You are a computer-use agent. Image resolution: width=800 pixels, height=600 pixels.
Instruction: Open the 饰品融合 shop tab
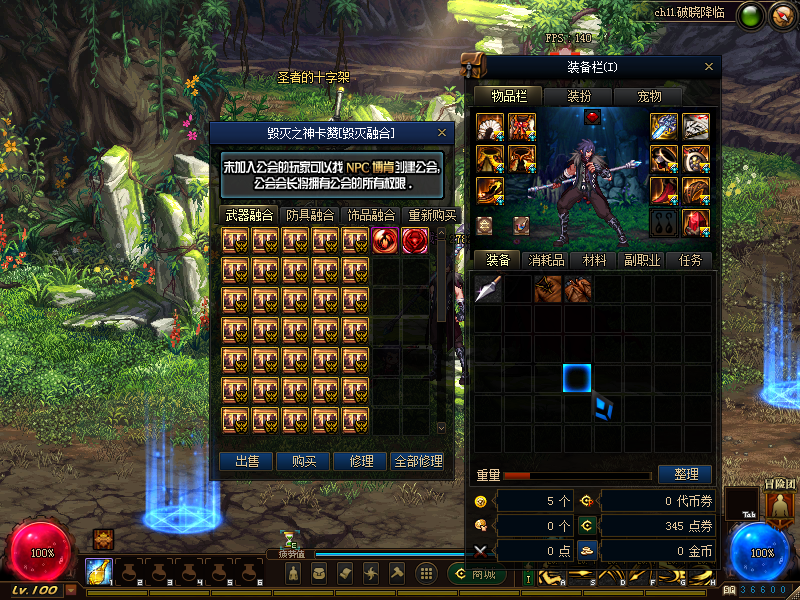tap(371, 215)
